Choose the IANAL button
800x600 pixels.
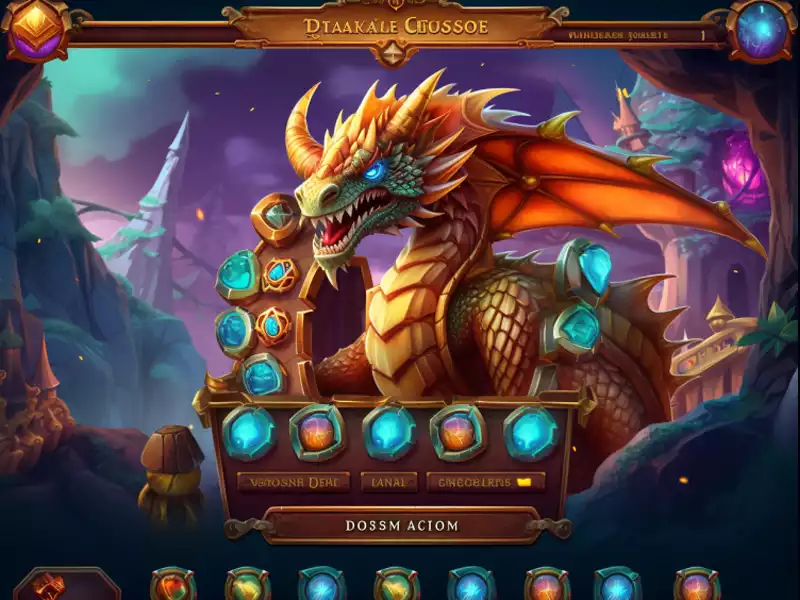click(389, 482)
